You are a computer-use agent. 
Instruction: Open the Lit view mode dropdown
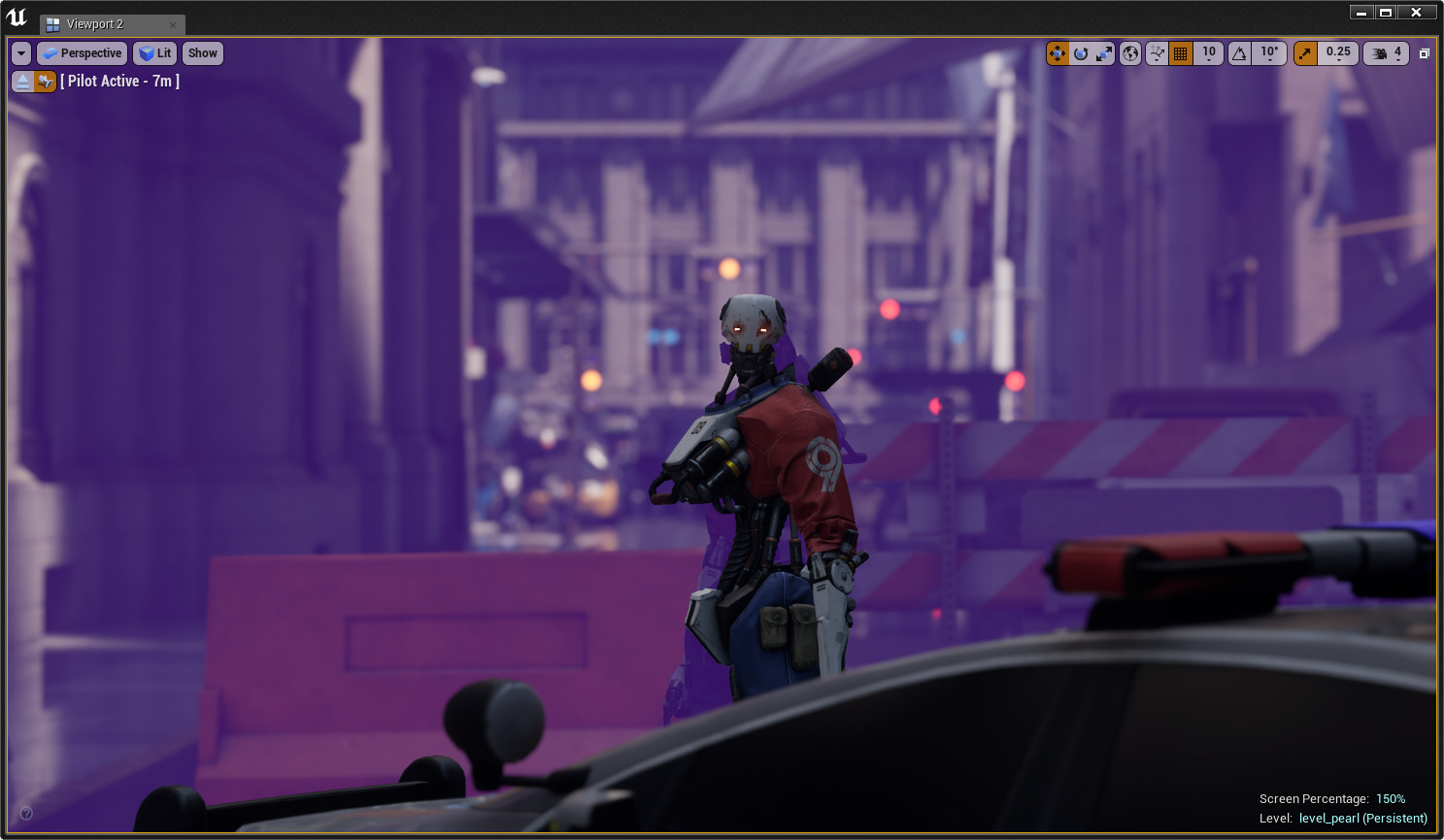click(154, 52)
